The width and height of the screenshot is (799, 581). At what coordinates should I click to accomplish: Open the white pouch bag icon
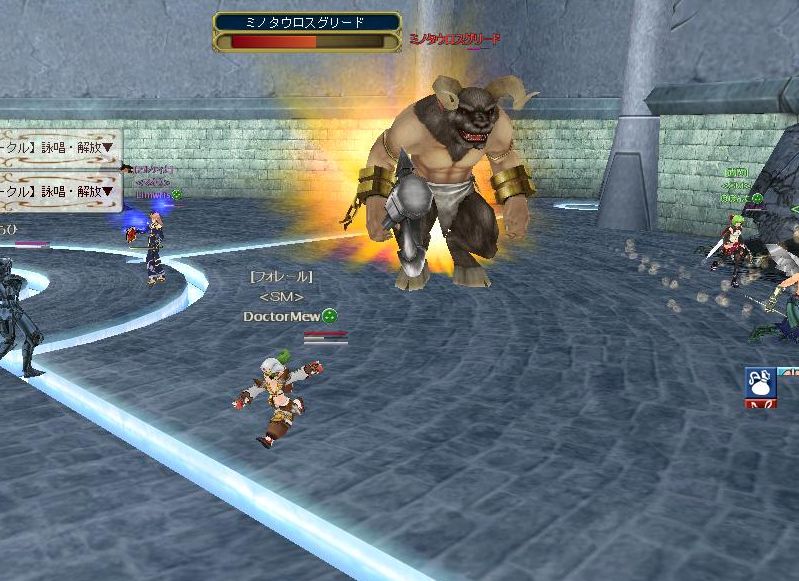pos(758,382)
